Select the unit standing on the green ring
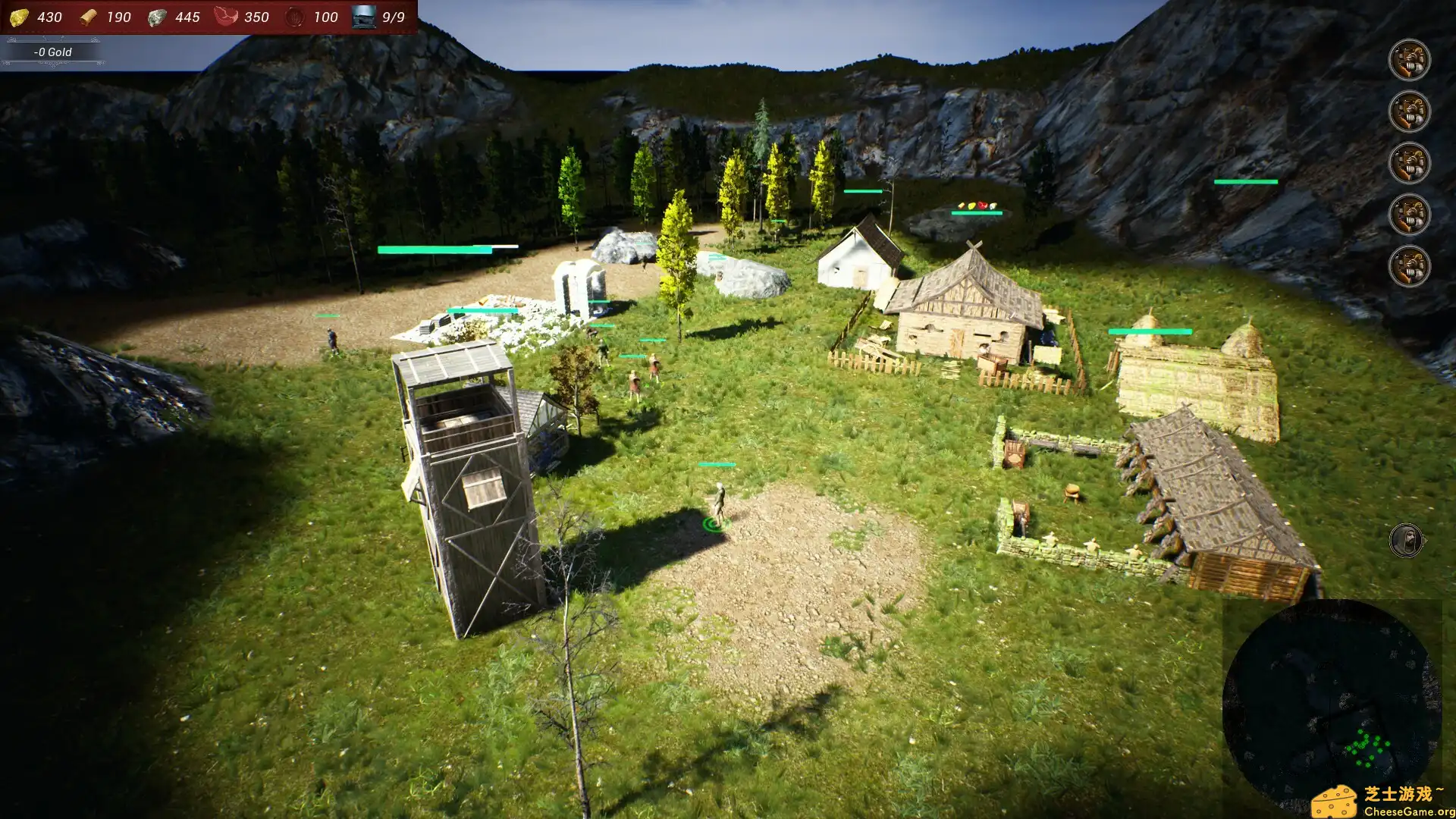The height and width of the screenshot is (819, 1456). 719,503
